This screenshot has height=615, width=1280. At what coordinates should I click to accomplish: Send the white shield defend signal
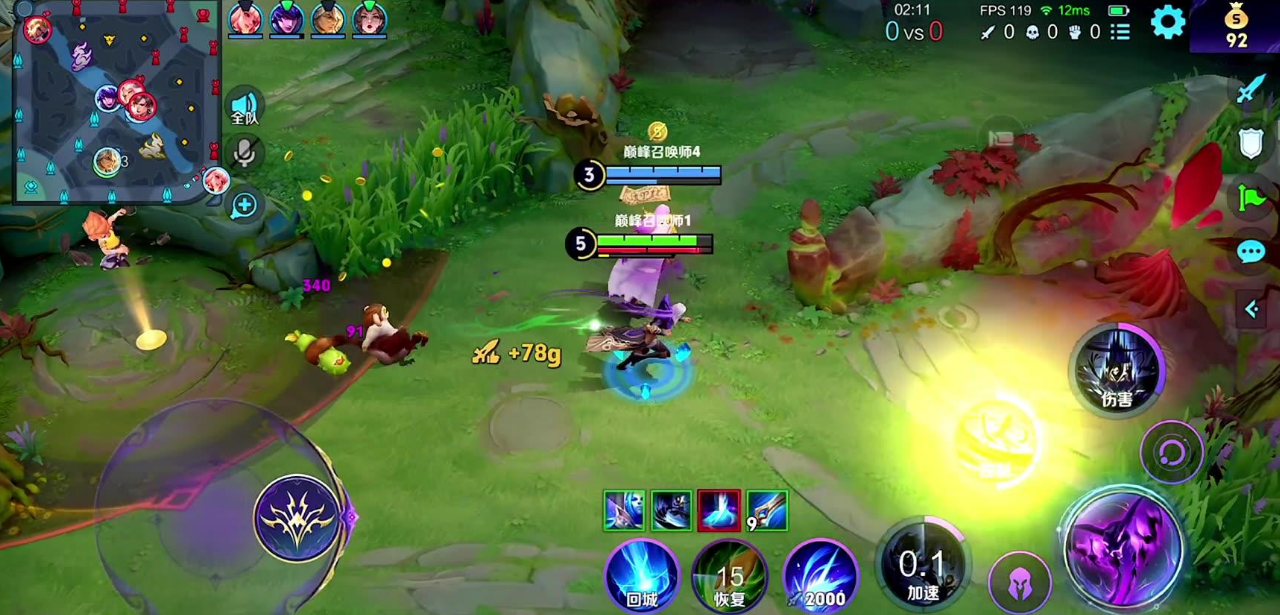(x=1251, y=143)
